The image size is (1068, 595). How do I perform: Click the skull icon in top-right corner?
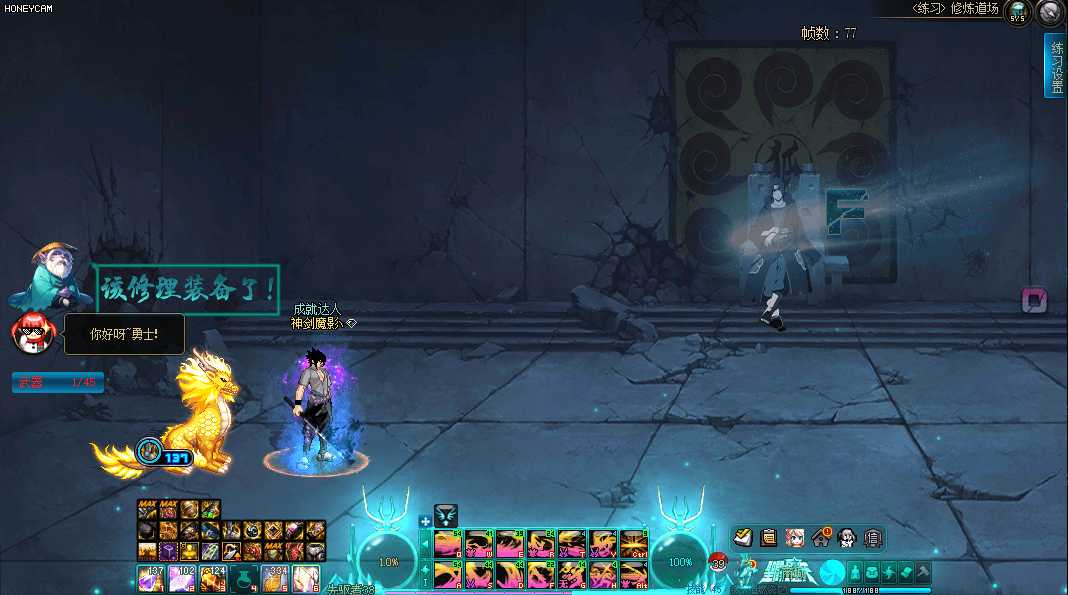point(1050,13)
